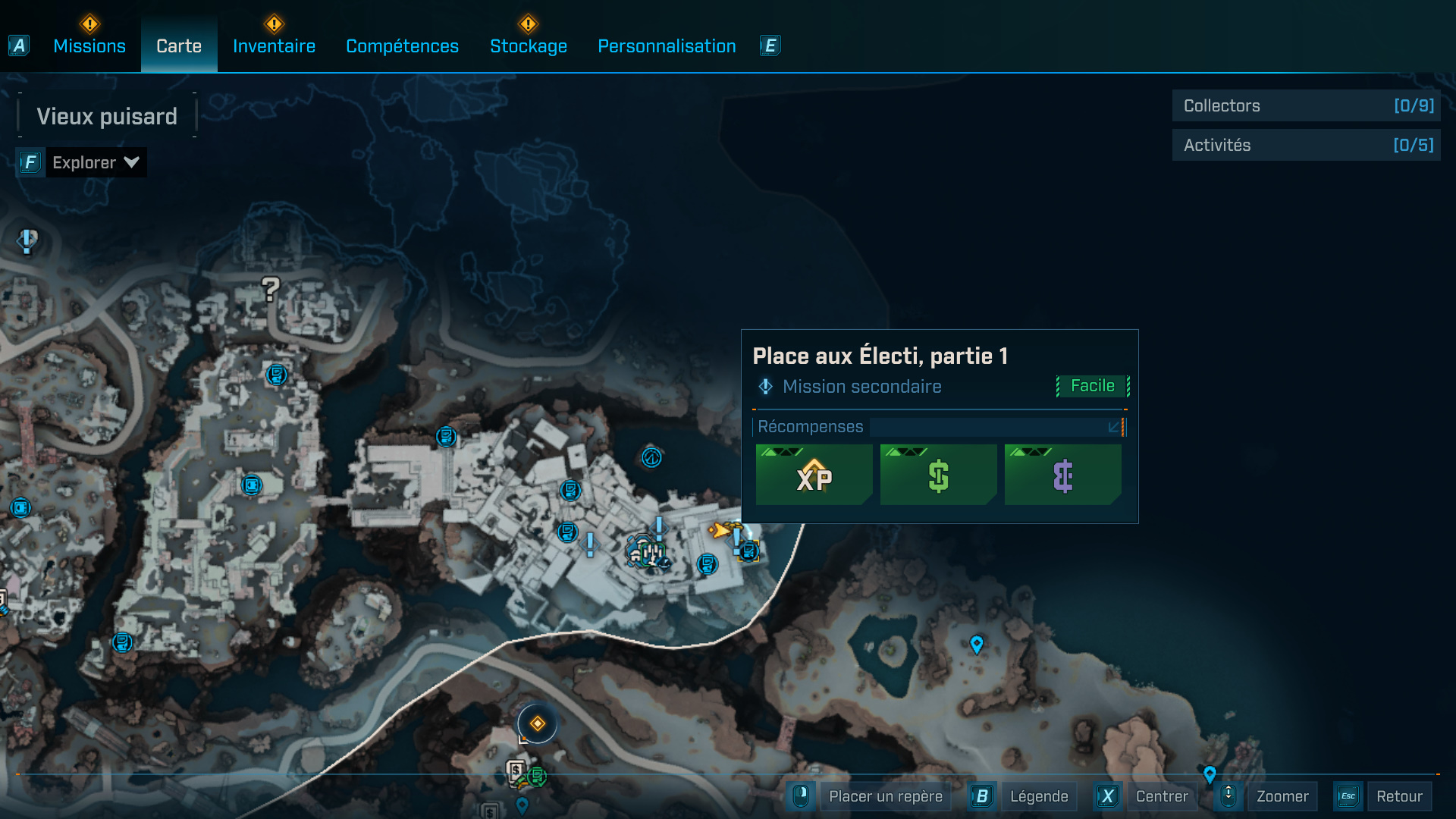
Task: Click the circular station icon on the map
Action: click(651, 458)
